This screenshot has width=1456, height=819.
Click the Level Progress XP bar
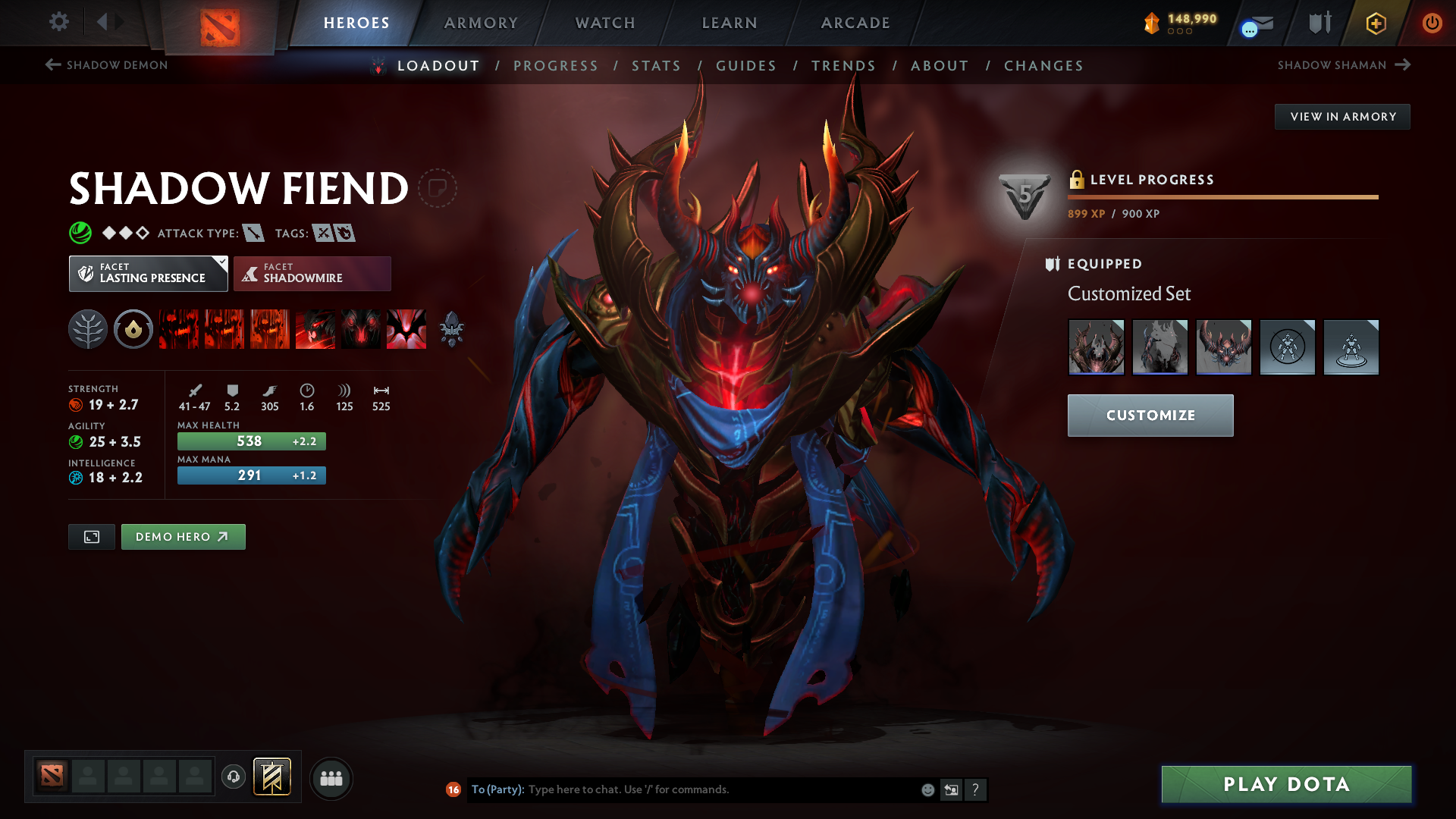click(x=1222, y=198)
